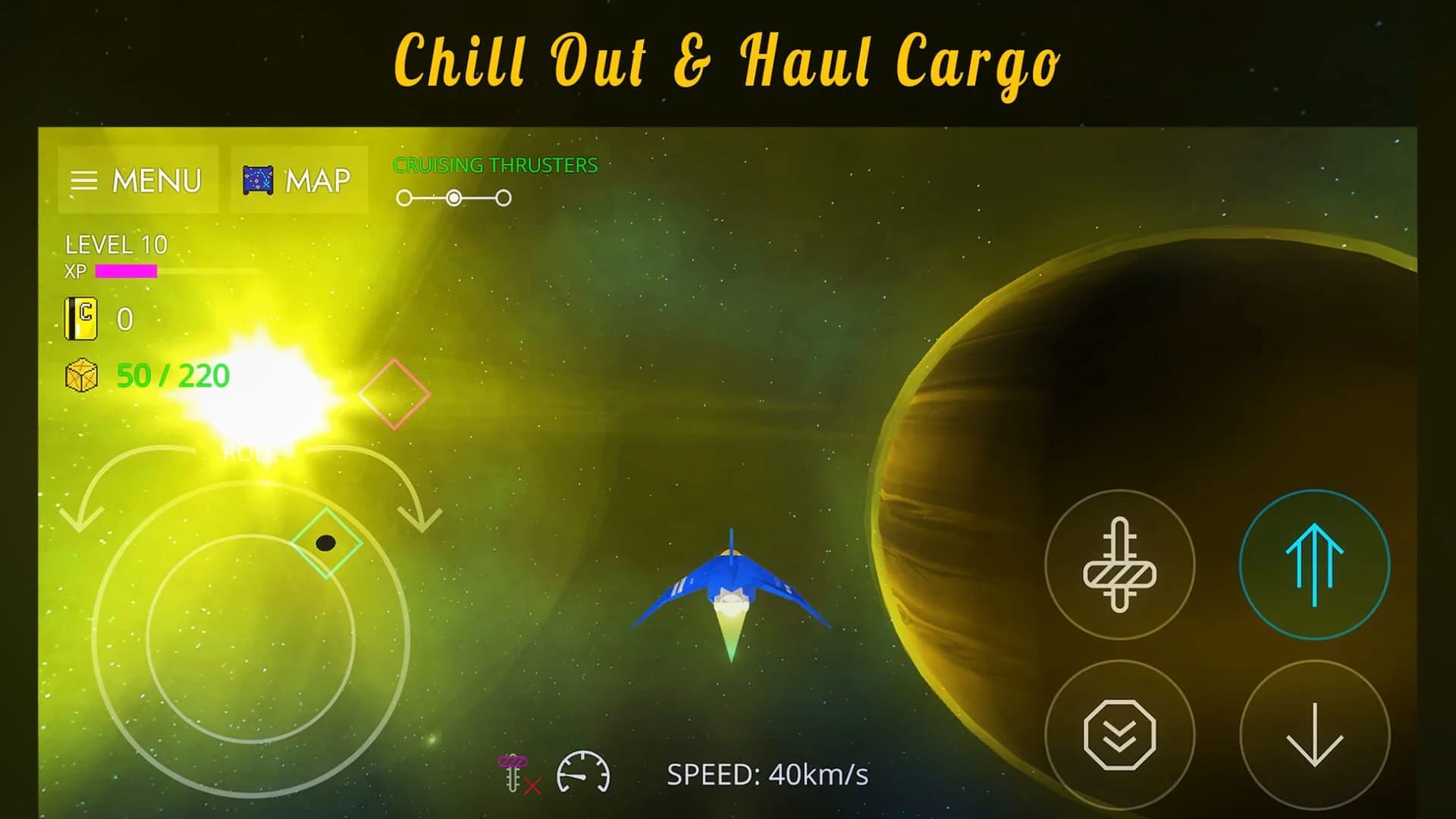Switch thrusters to the lowest setting
The width and height of the screenshot is (1456, 819).
tap(403, 196)
